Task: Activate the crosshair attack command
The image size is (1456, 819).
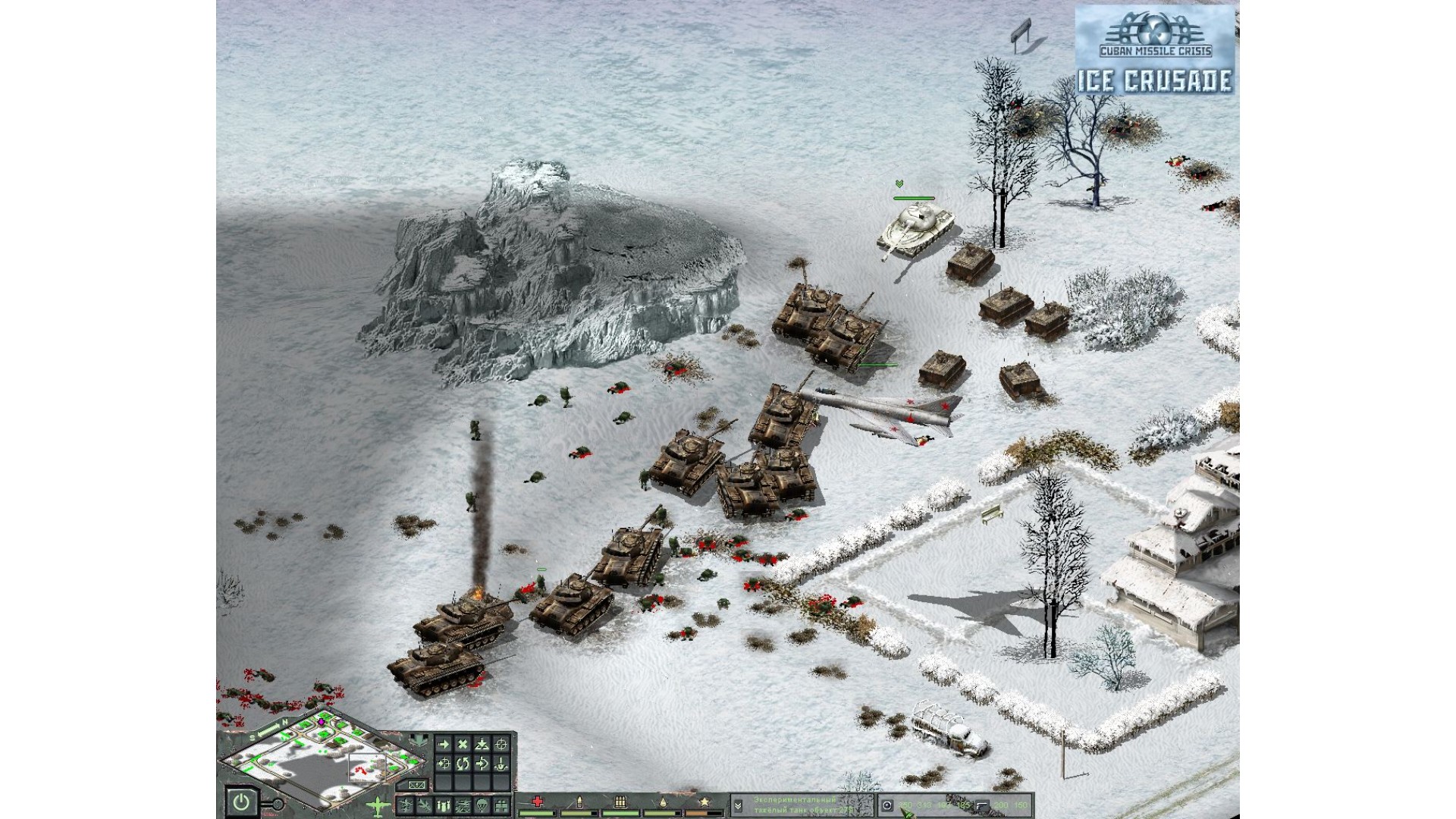Action: tap(500, 744)
